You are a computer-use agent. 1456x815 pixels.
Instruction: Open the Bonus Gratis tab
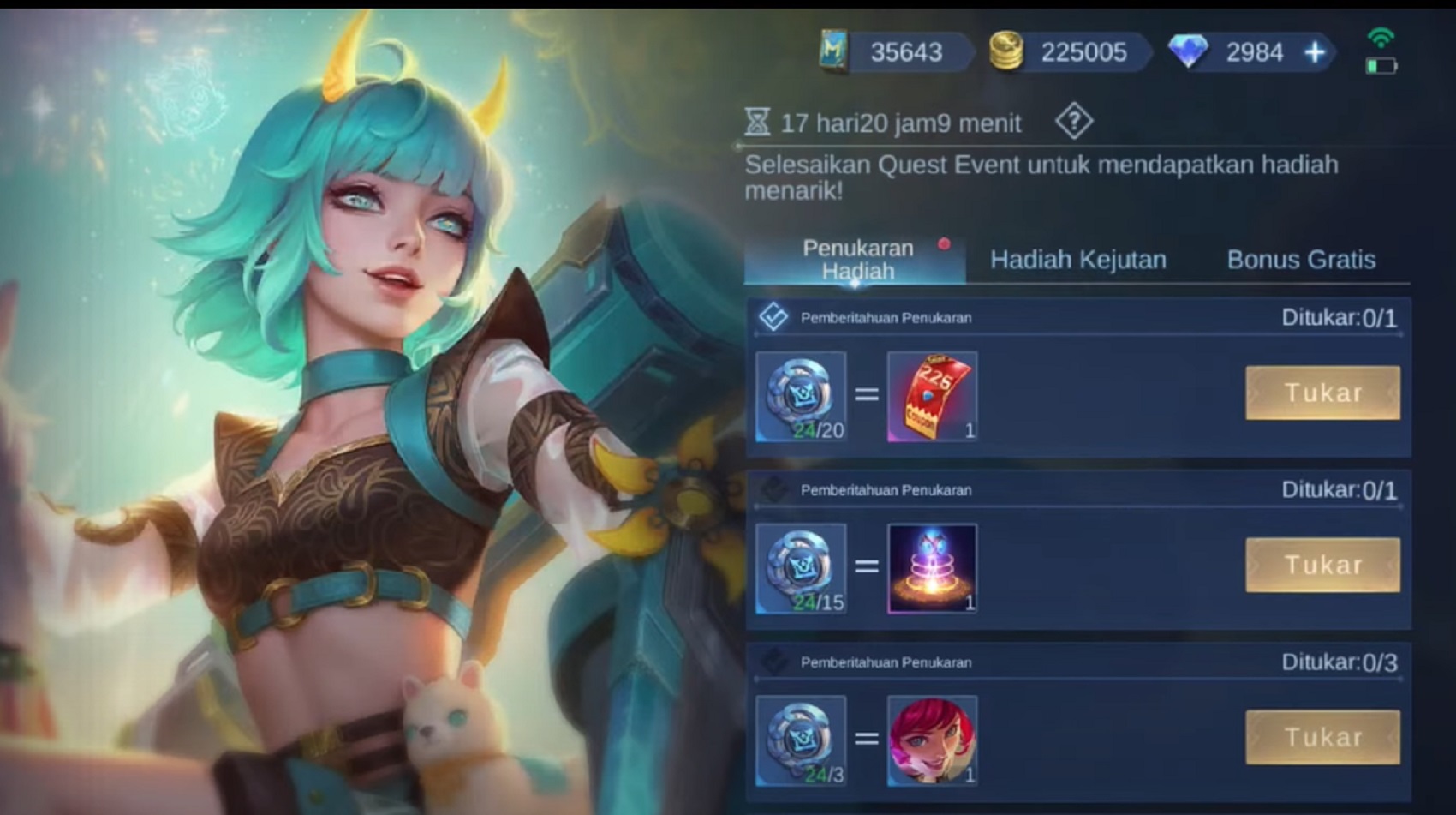[1303, 259]
